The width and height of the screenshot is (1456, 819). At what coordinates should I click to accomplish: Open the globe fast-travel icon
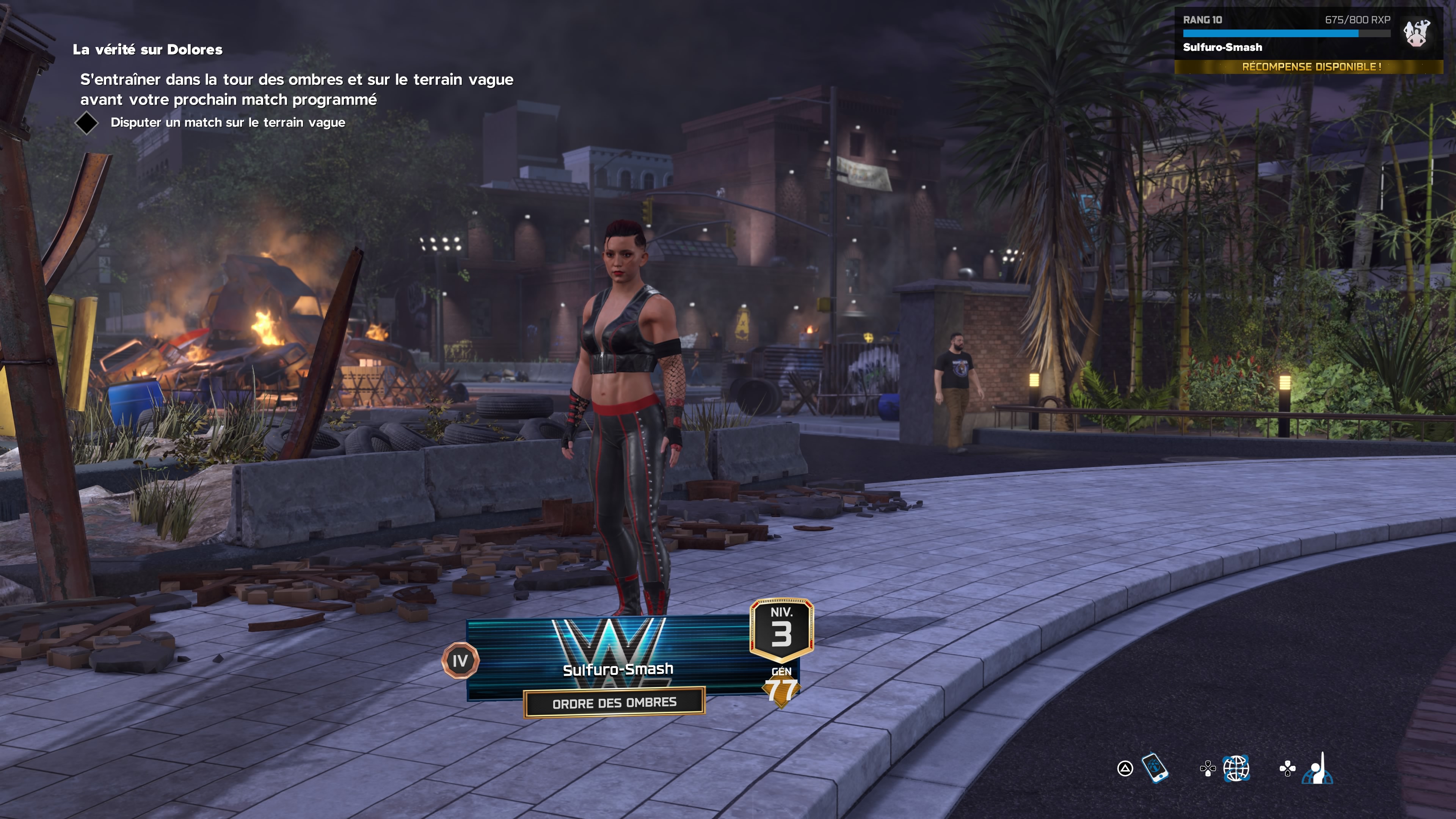1236,768
